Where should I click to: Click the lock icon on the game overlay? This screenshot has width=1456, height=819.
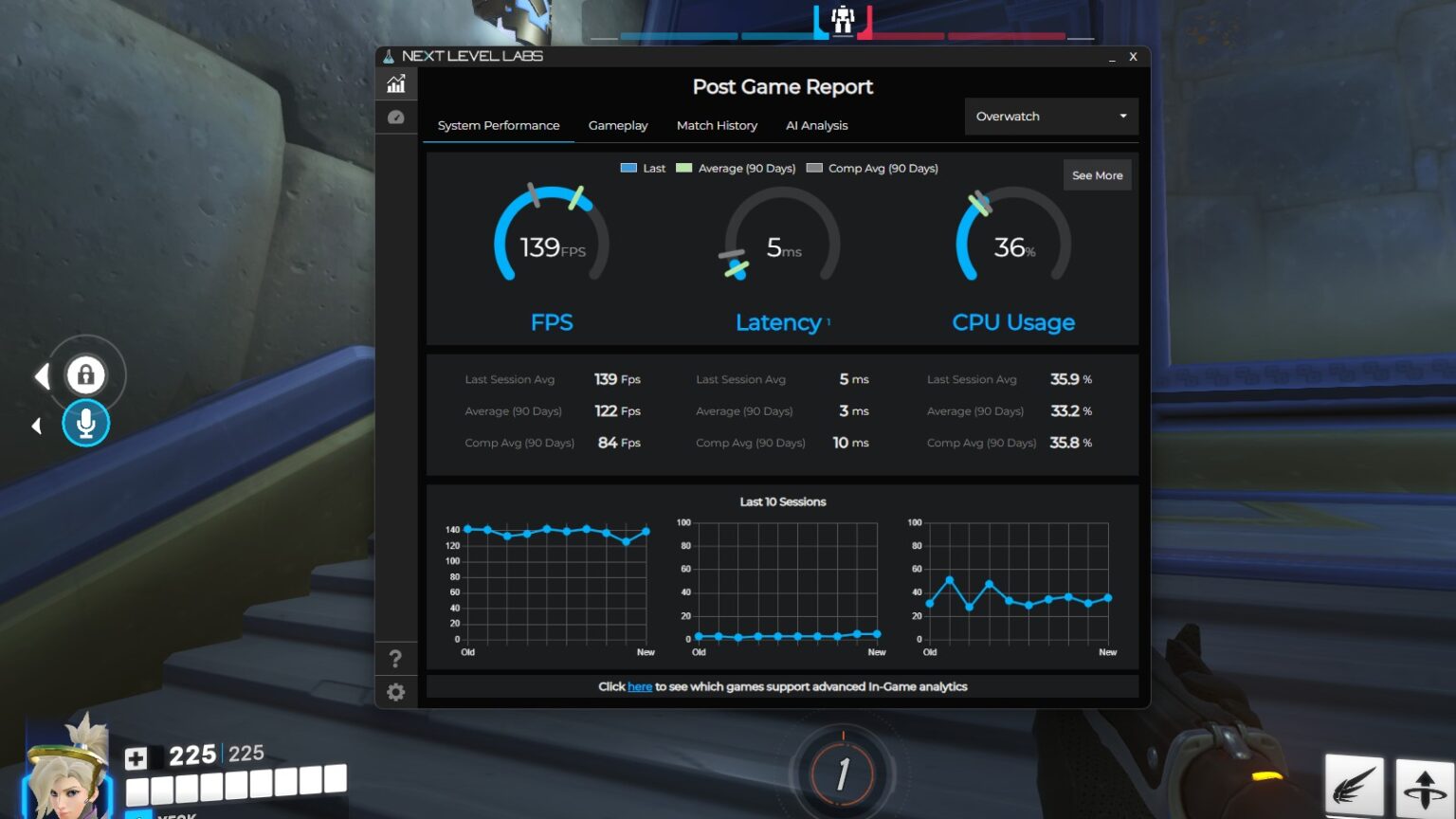pyautogui.click(x=85, y=375)
